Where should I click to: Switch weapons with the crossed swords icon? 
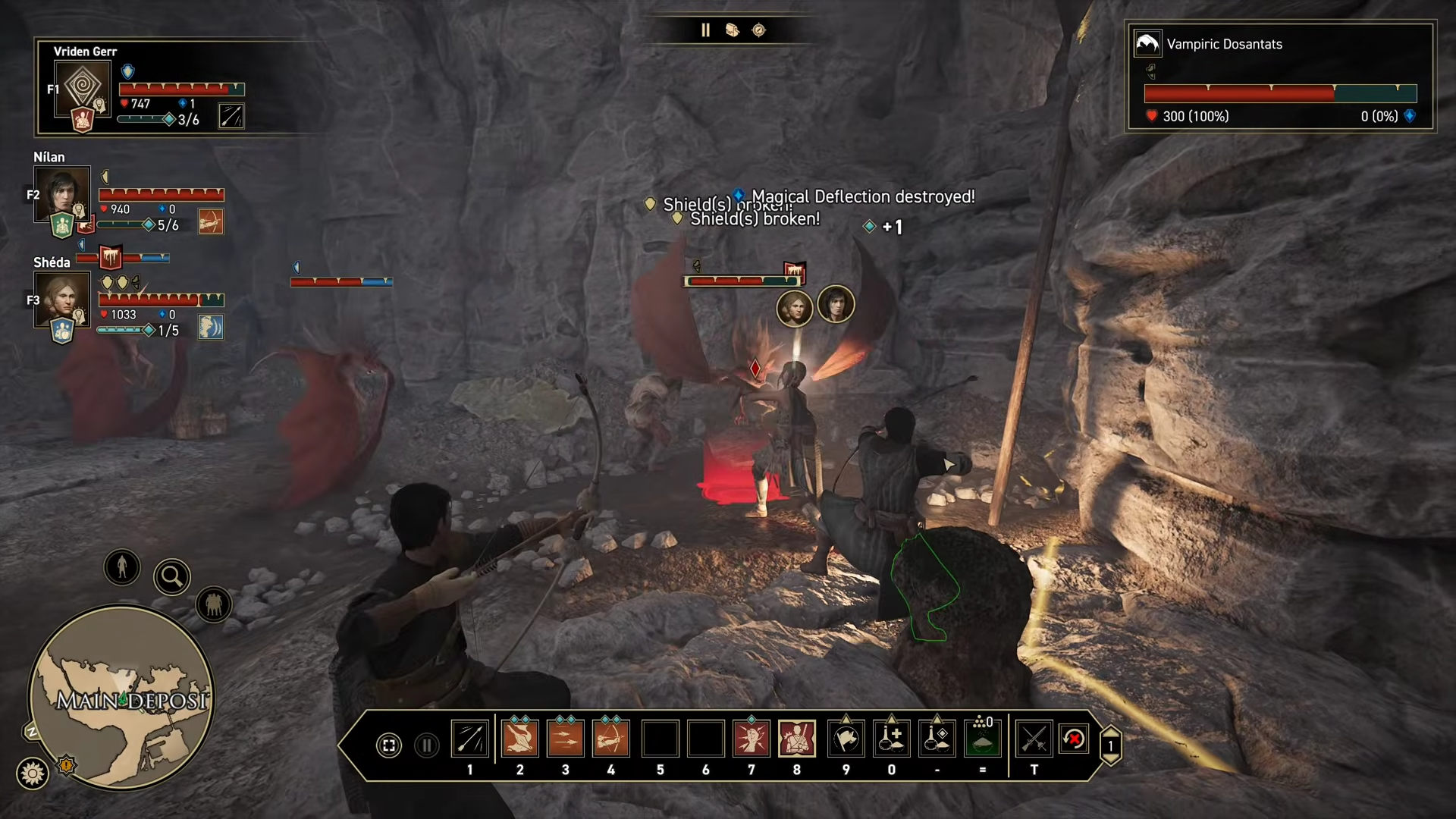(1034, 739)
